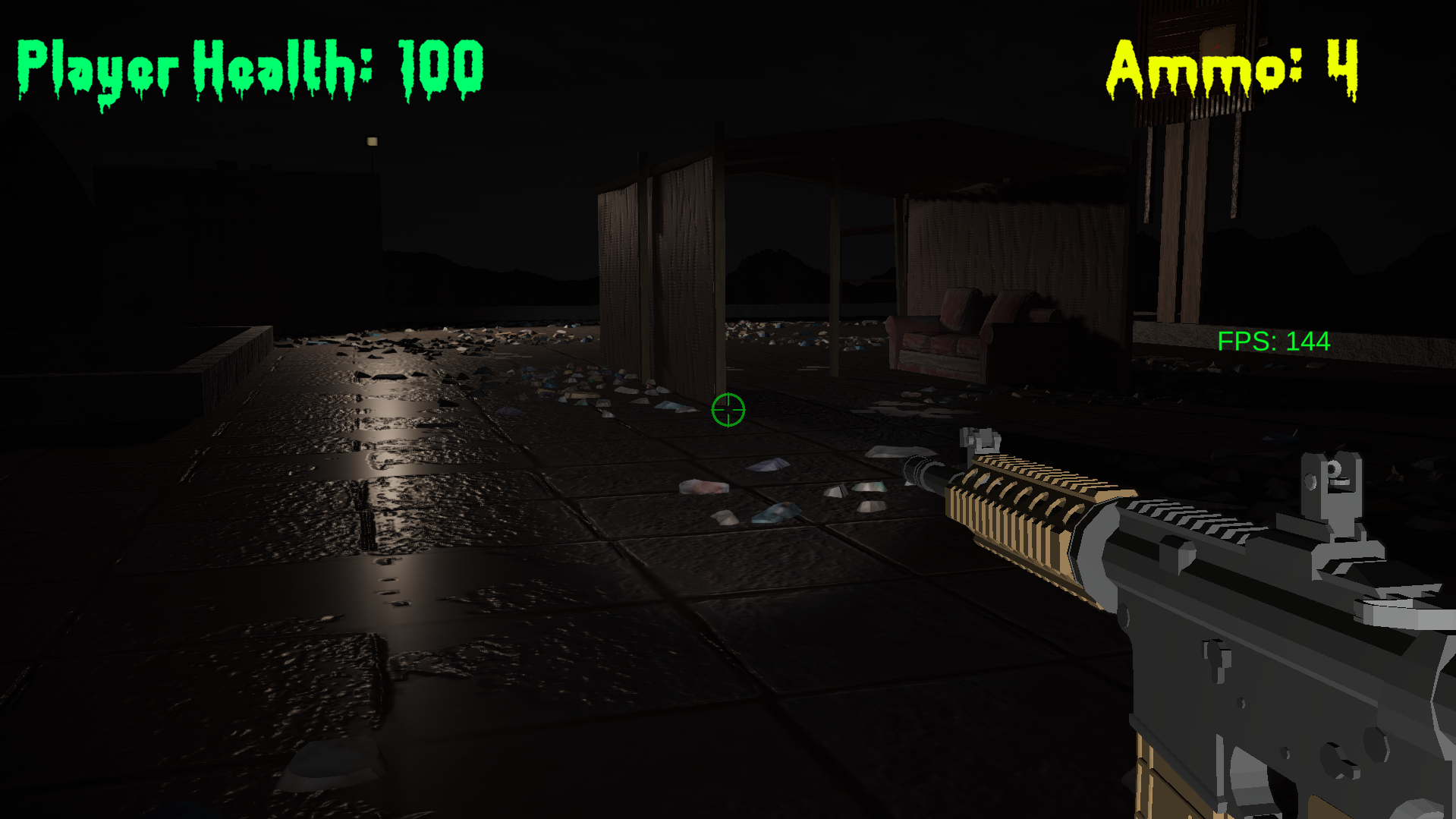Click the yellow Ammo counter
This screenshot has width=1456, height=819.
1229,68
